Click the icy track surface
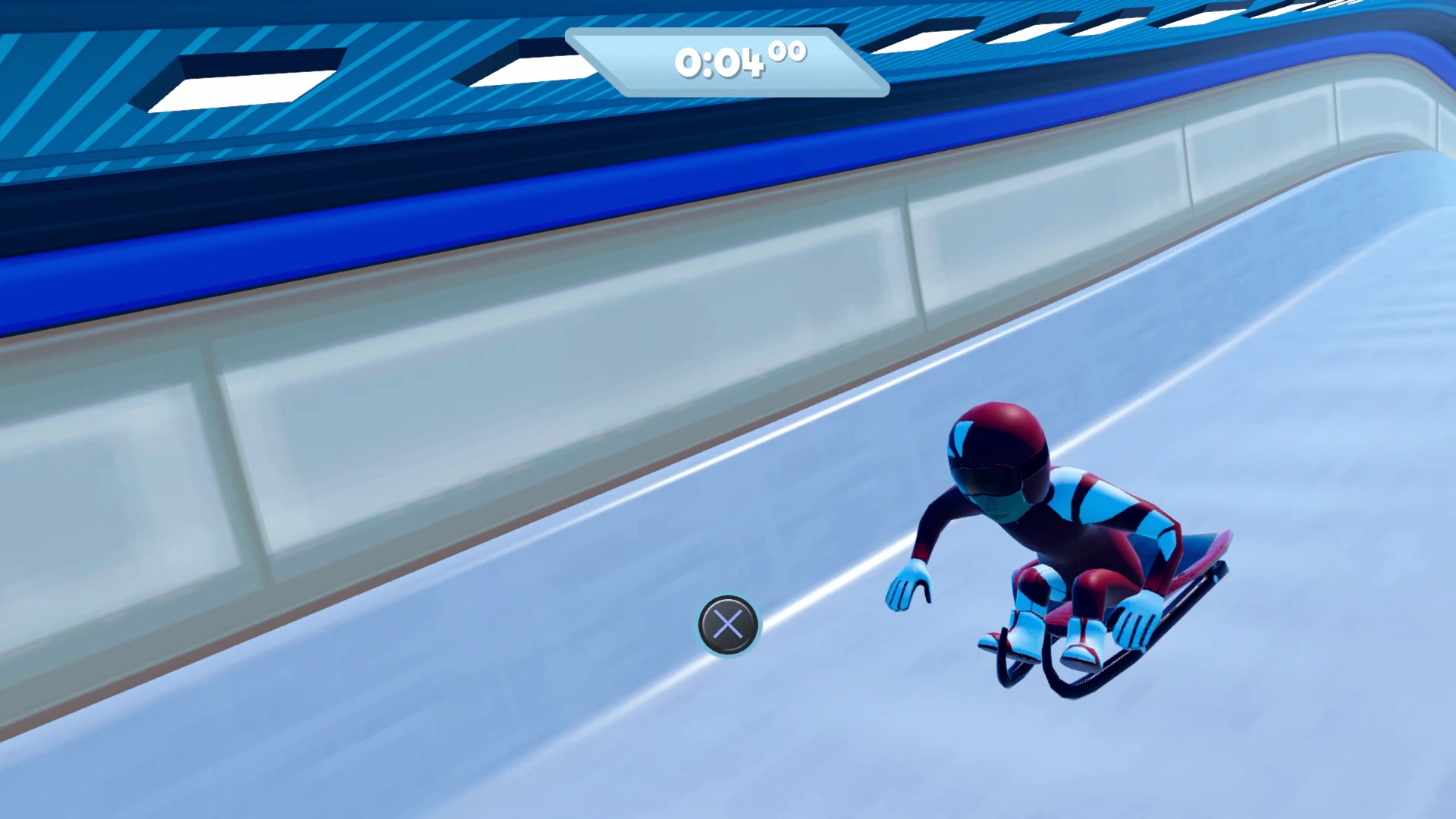 tap(455, 720)
